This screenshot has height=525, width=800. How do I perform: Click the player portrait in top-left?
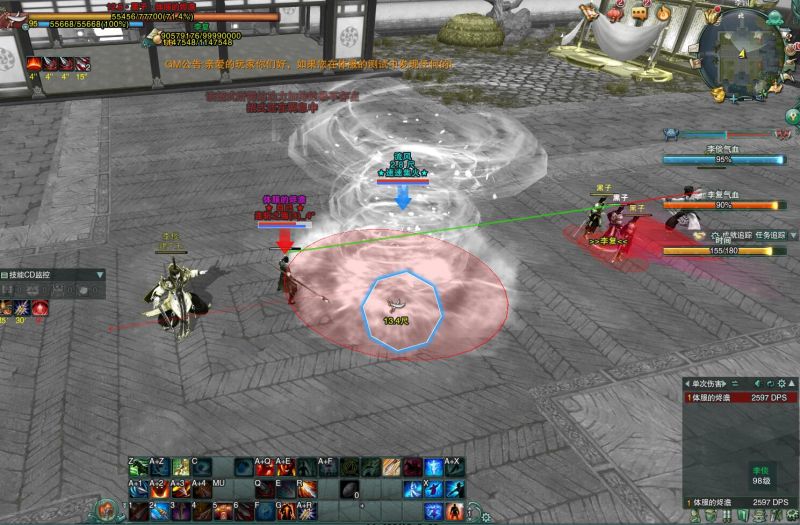click(x=12, y=14)
